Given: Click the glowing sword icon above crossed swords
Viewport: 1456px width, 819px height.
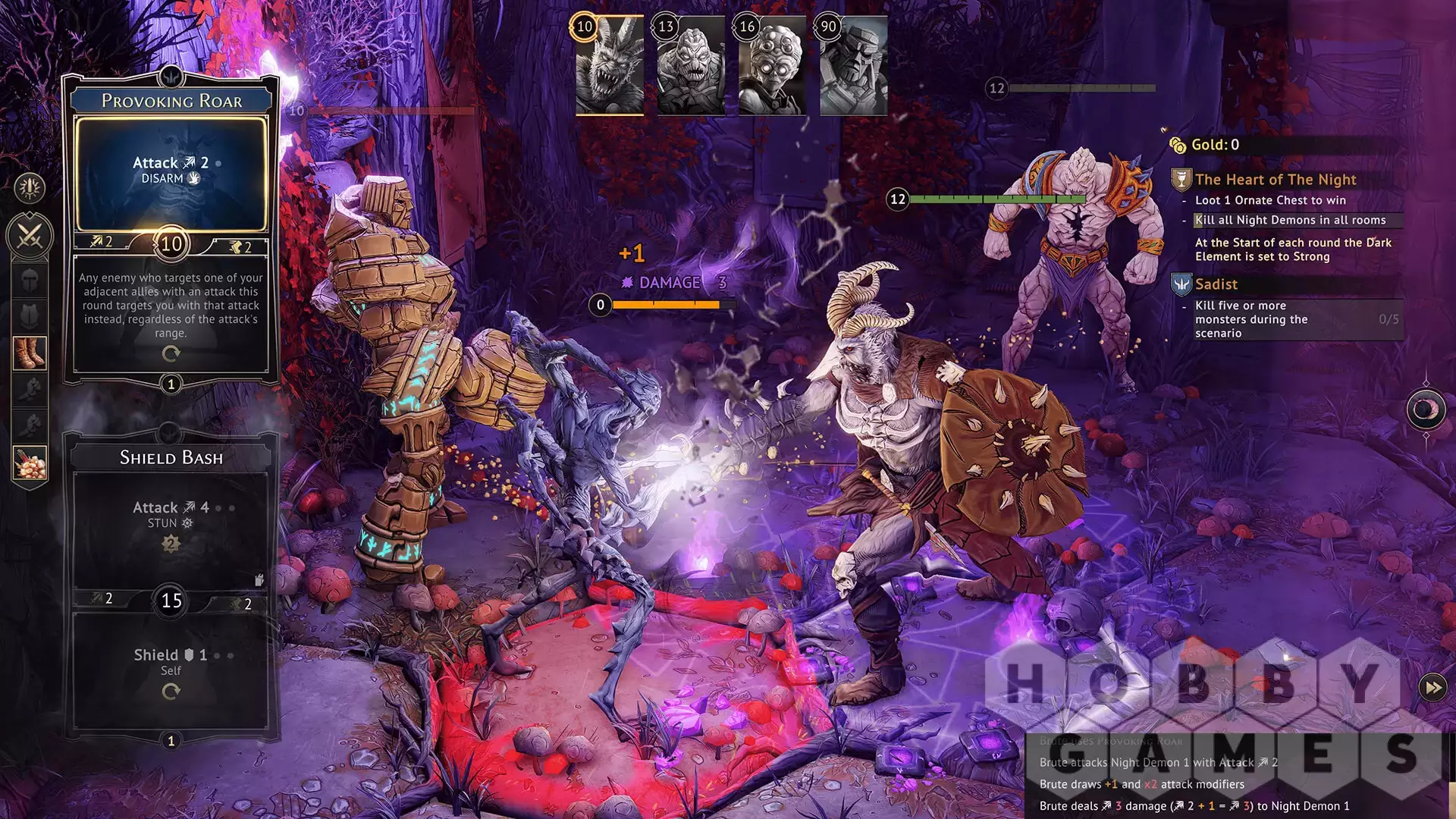Looking at the screenshot, I should [30, 187].
